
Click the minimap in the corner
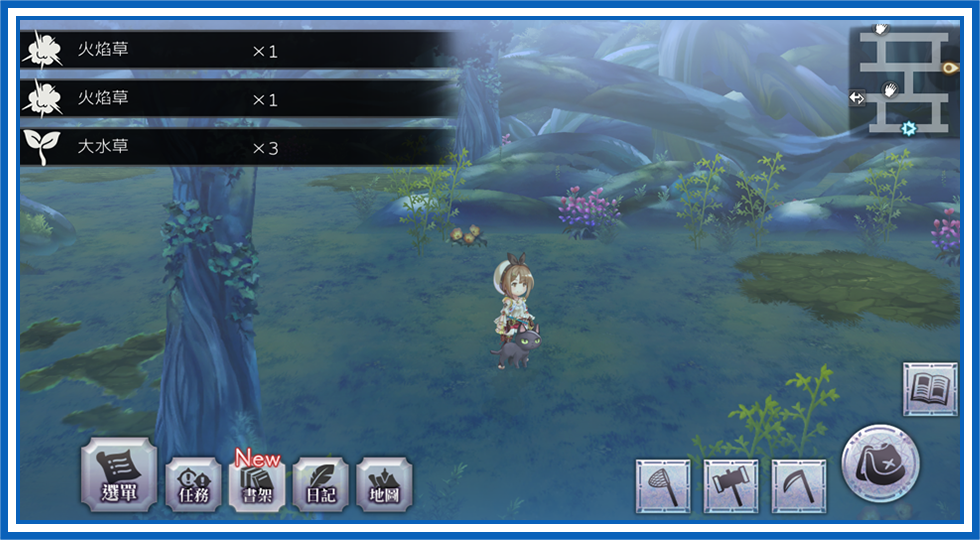point(906,81)
